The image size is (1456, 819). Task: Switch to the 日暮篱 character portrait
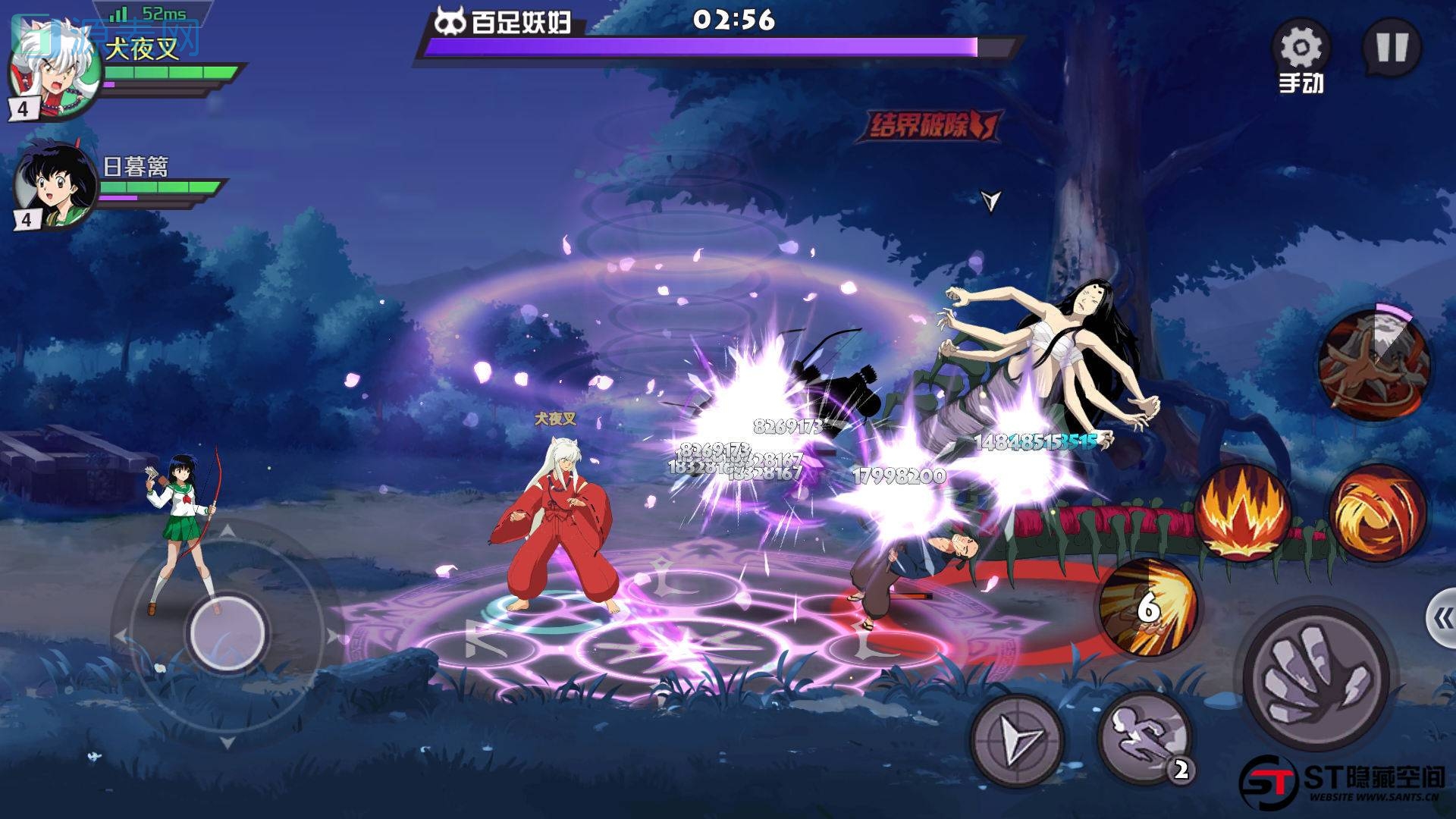[55, 186]
